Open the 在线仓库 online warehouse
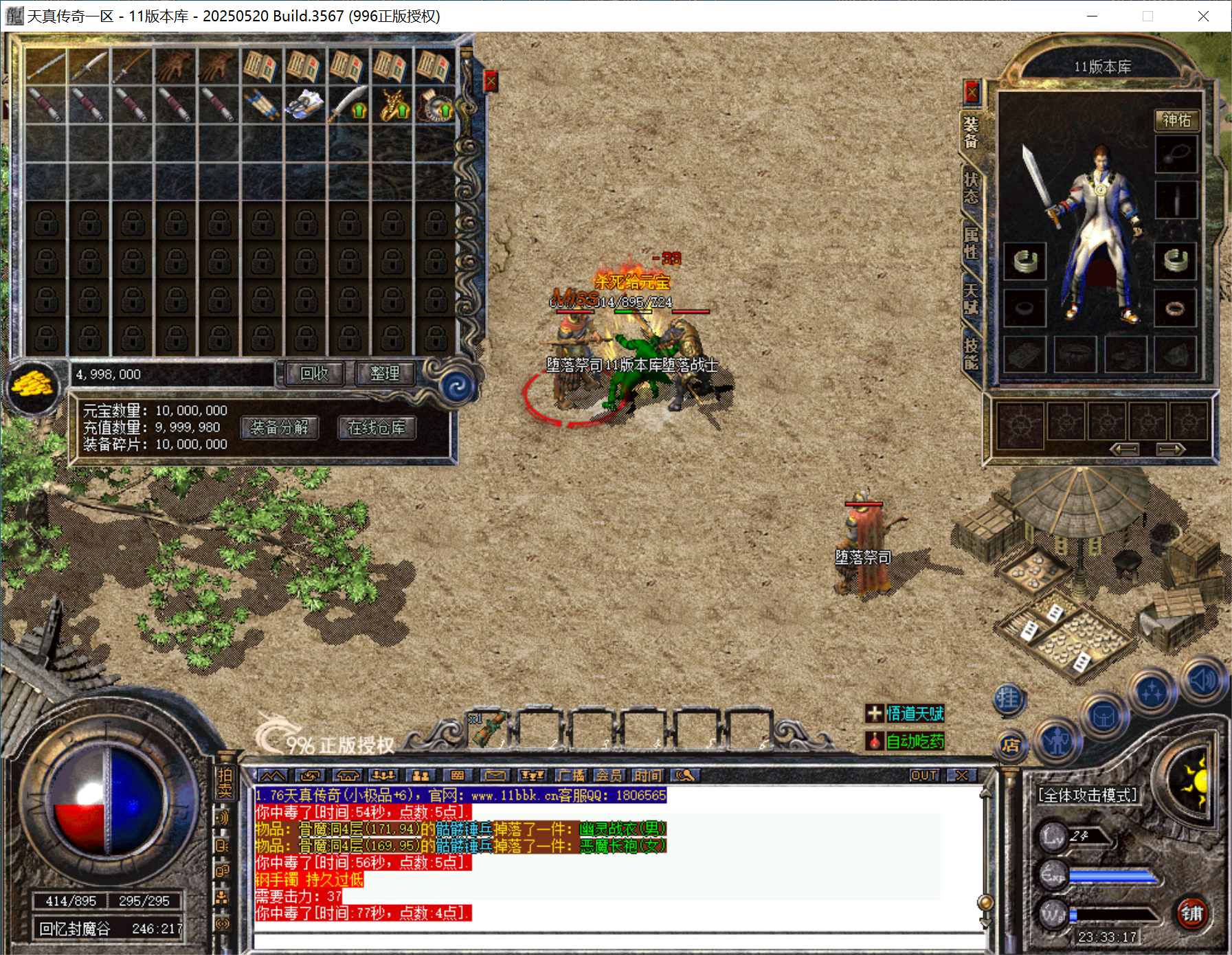This screenshot has height=955, width=1232. click(377, 427)
